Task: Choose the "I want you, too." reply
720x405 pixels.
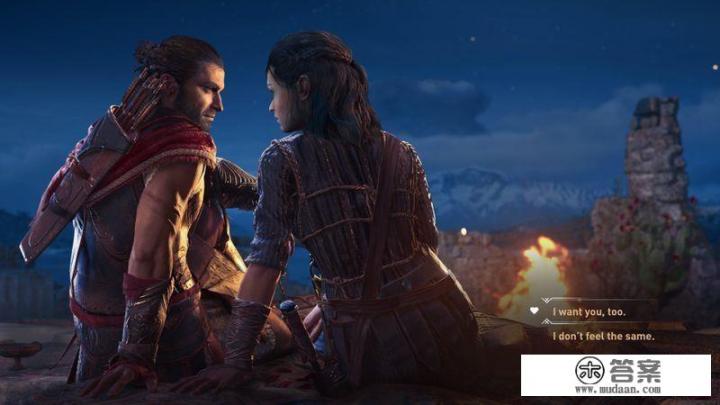Action: tap(589, 312)
